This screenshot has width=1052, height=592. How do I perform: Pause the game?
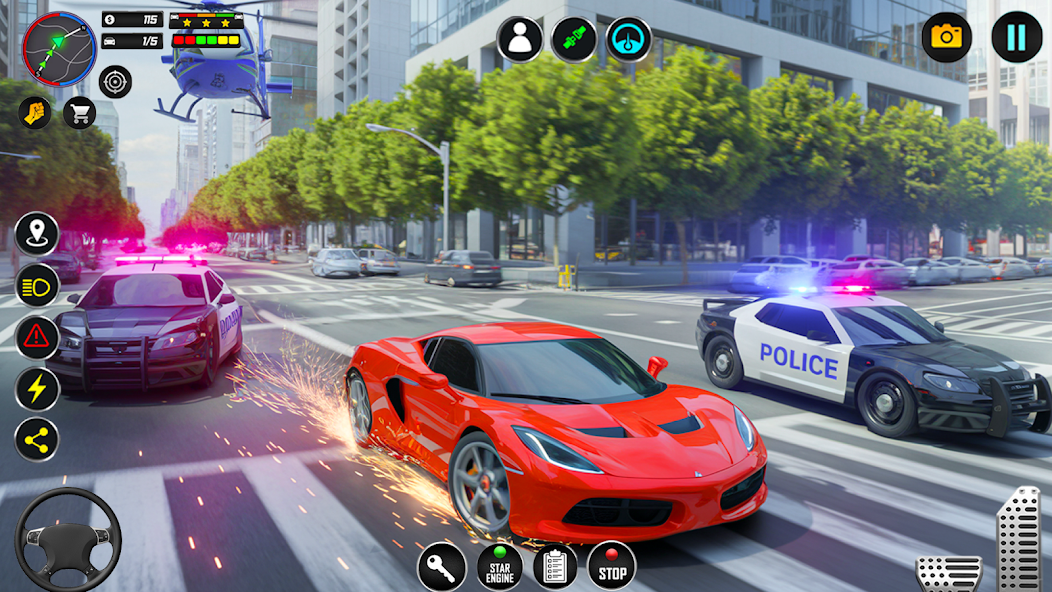tap(1016, 37)
